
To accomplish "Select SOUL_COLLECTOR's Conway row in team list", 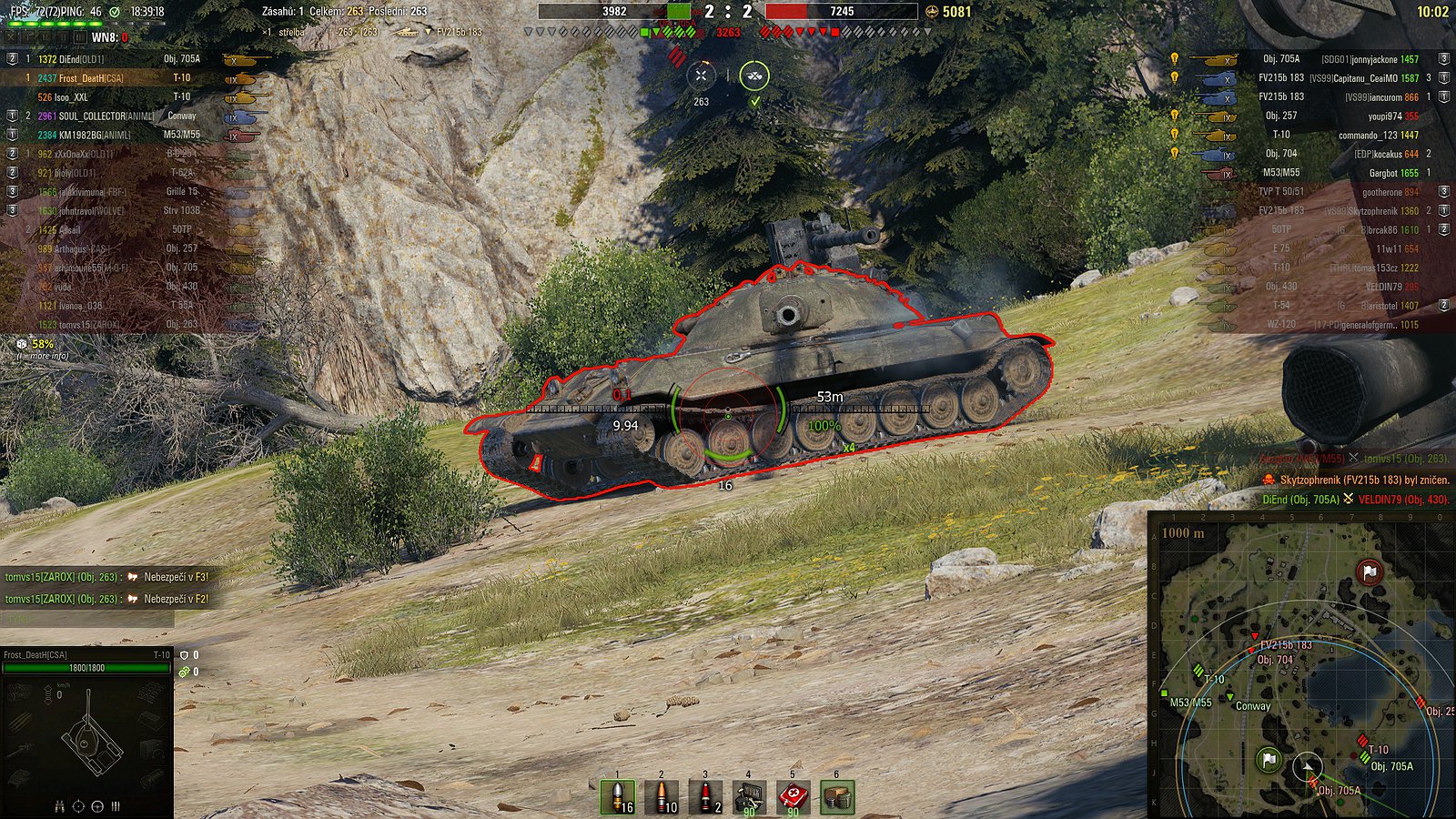I will [118, 116].
